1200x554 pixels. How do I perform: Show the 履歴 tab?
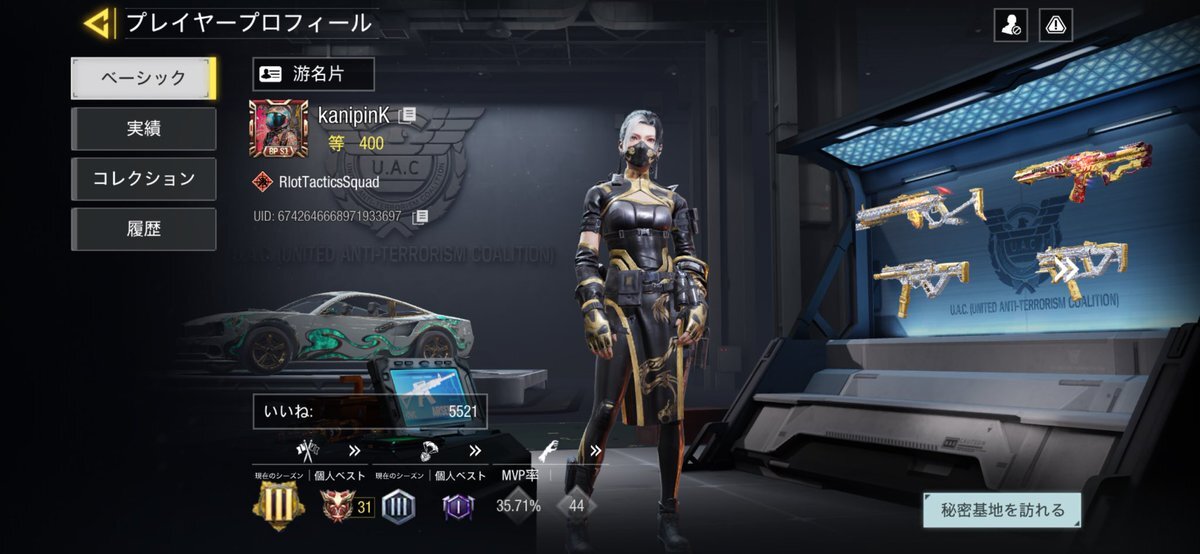click(143, 229)
